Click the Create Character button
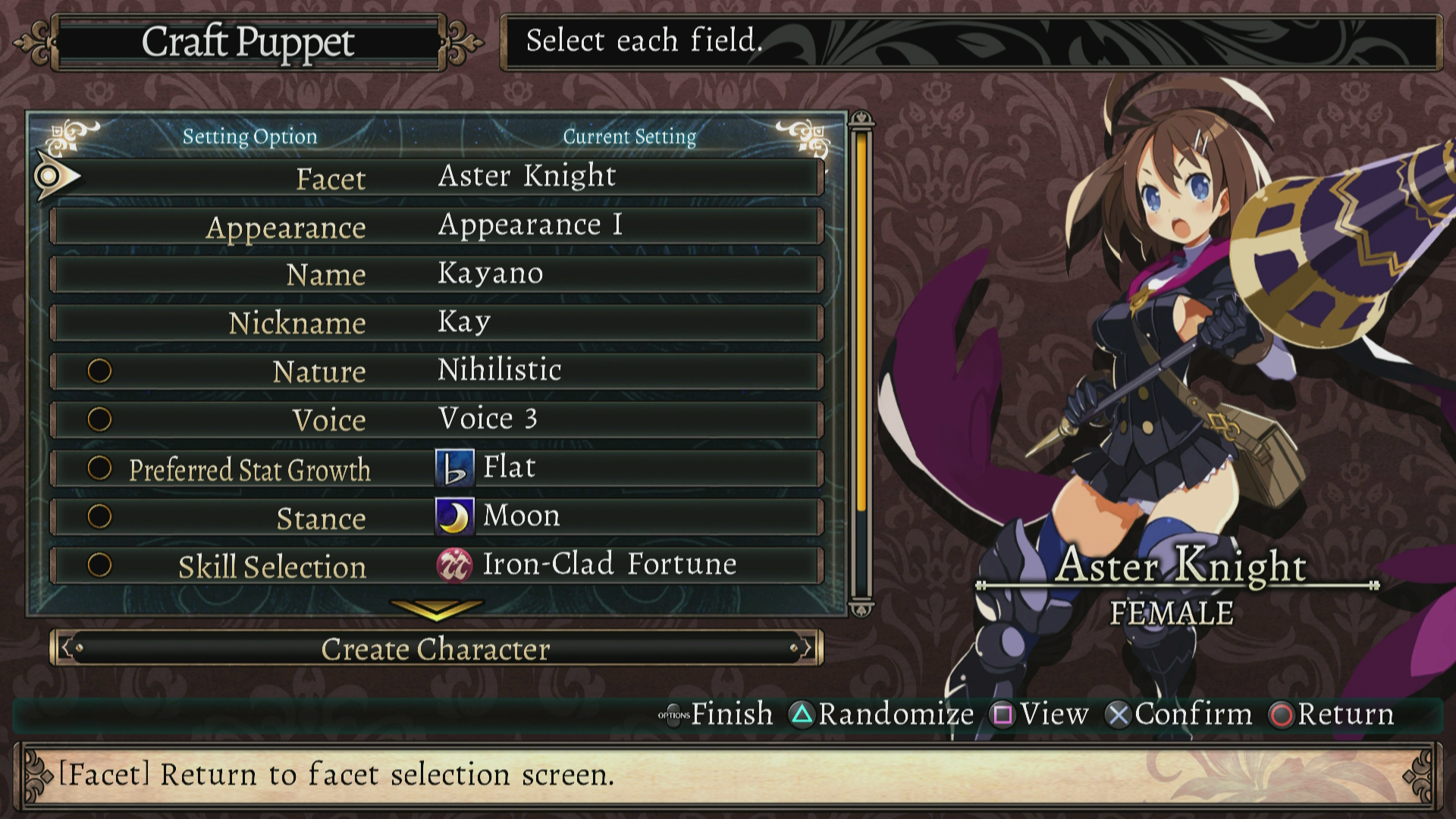 [436, 649]
